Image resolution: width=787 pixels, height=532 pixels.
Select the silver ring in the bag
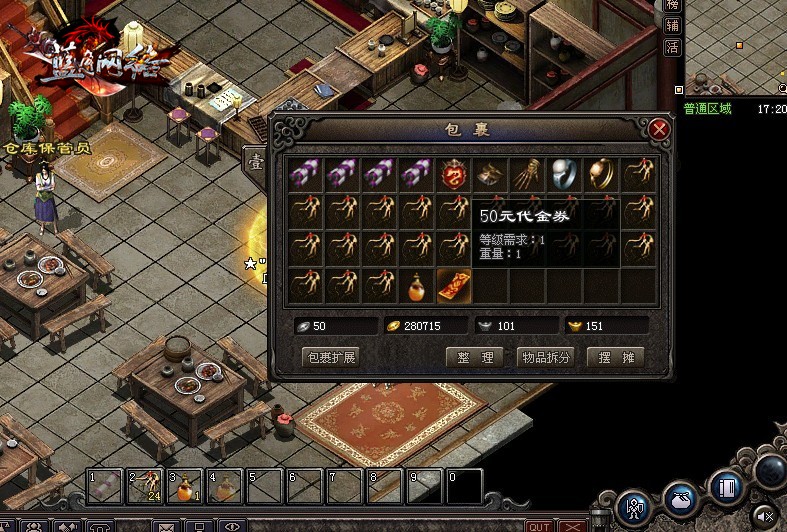tap(564, 175)
